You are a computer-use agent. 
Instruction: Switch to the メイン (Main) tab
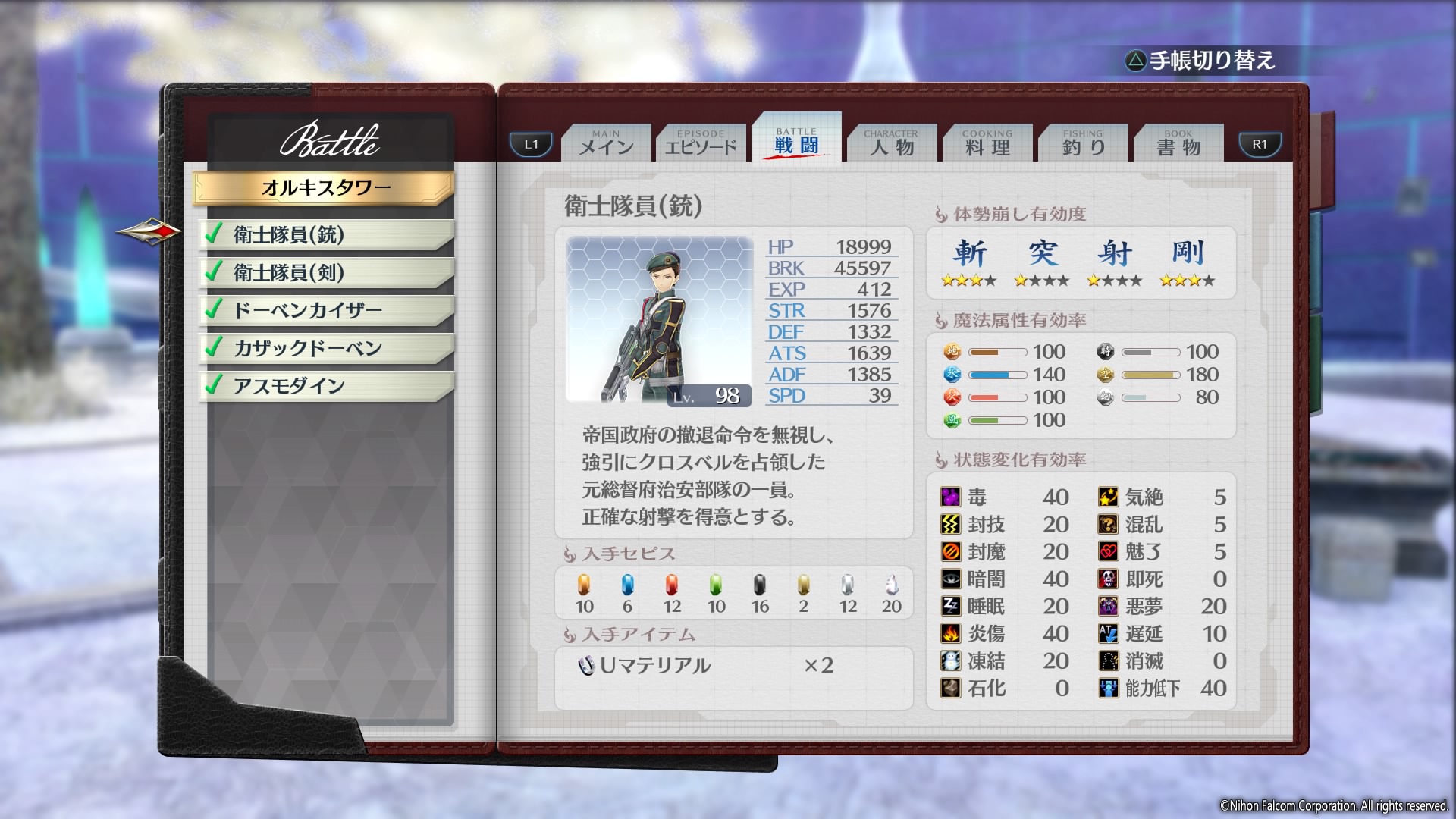tap(606, 143)
